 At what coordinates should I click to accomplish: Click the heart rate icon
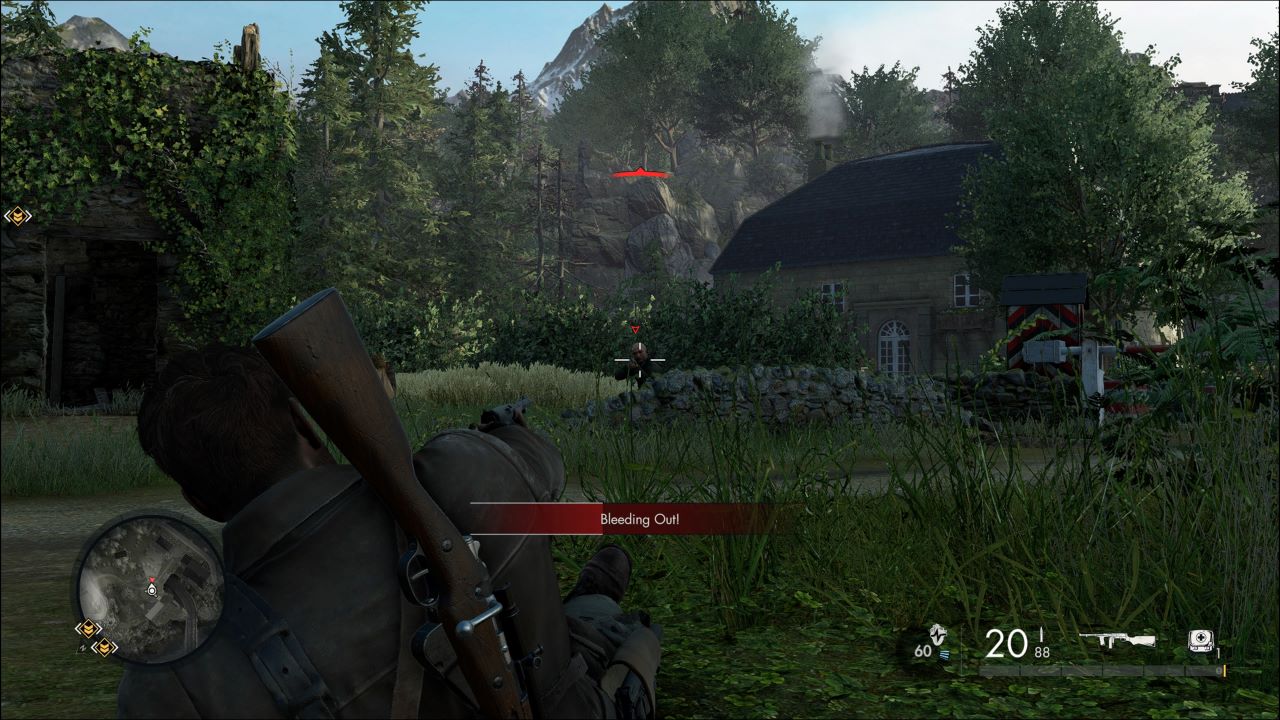937,635
